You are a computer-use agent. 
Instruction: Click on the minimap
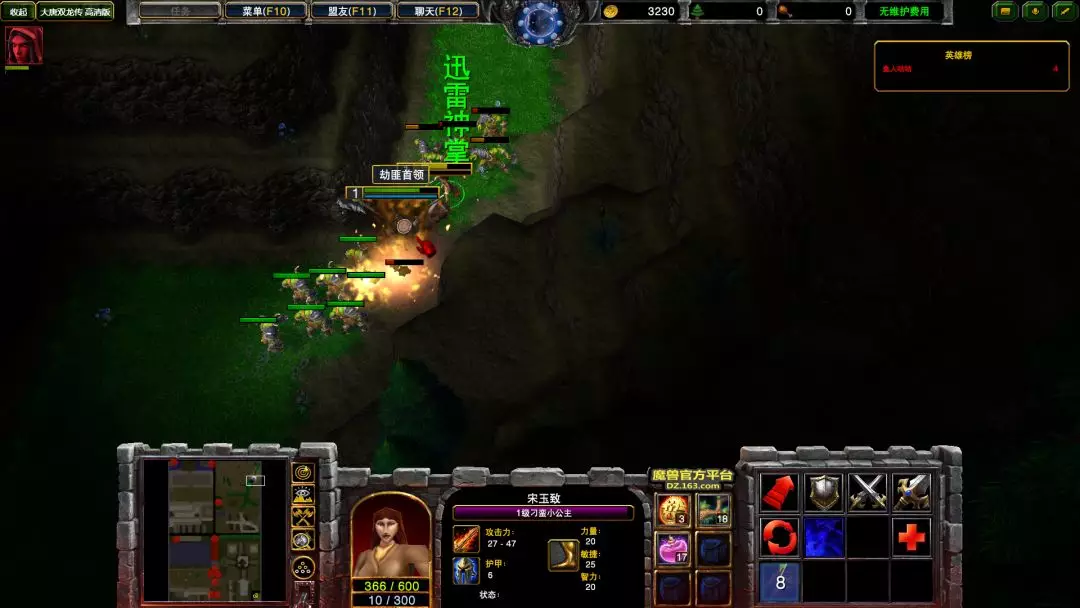pyautogui.click(x=215, y=530)
